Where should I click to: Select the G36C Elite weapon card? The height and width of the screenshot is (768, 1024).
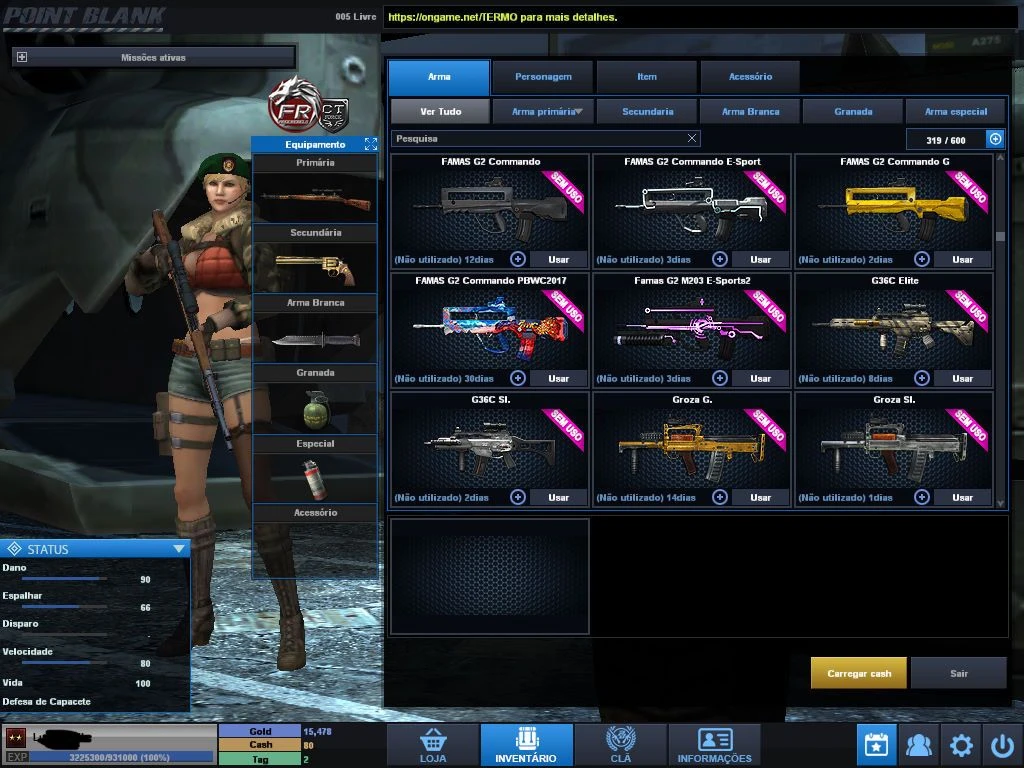click(x=894, y=325)
